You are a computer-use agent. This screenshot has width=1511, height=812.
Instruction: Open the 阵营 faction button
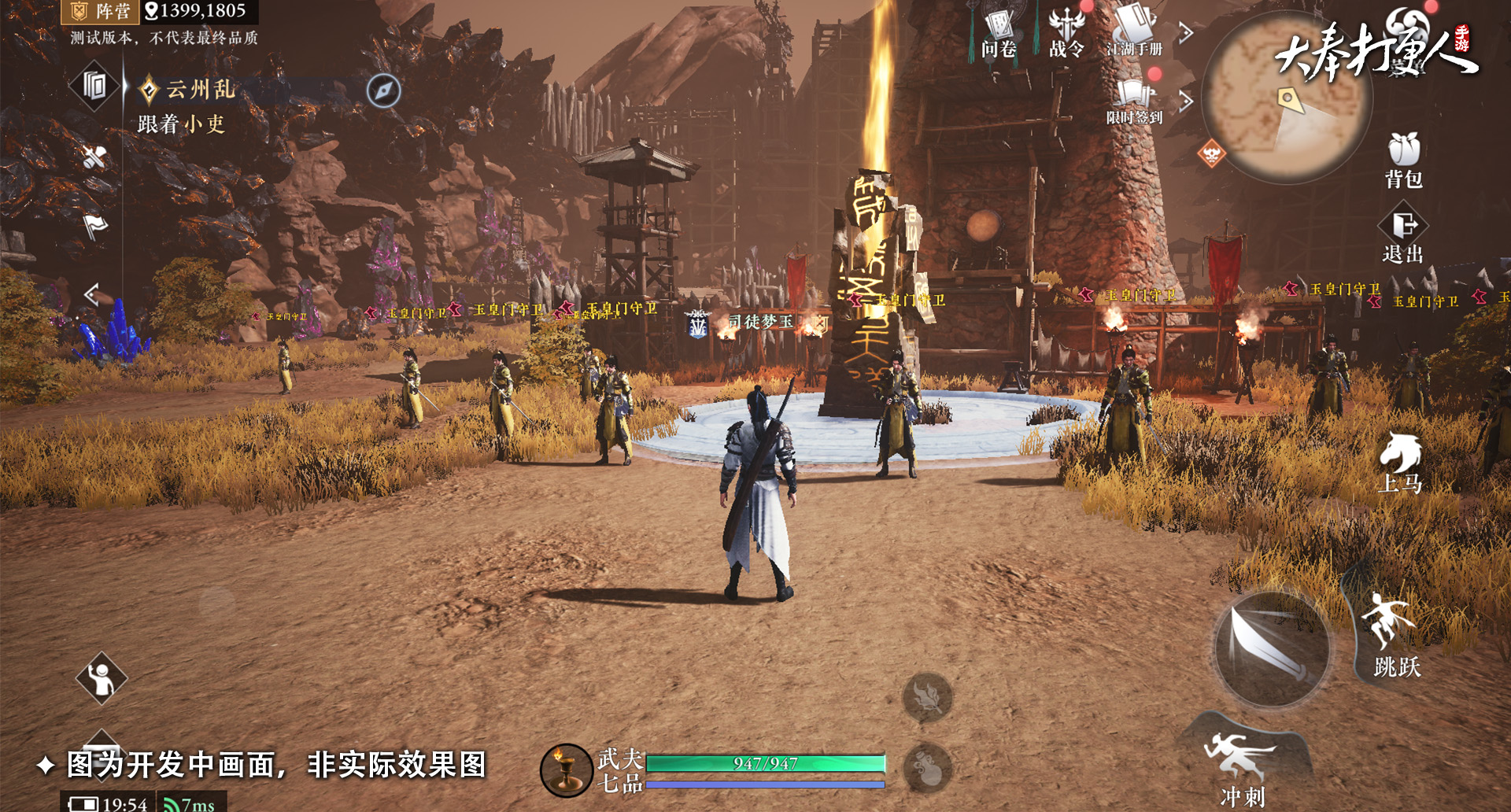point(100,11)
